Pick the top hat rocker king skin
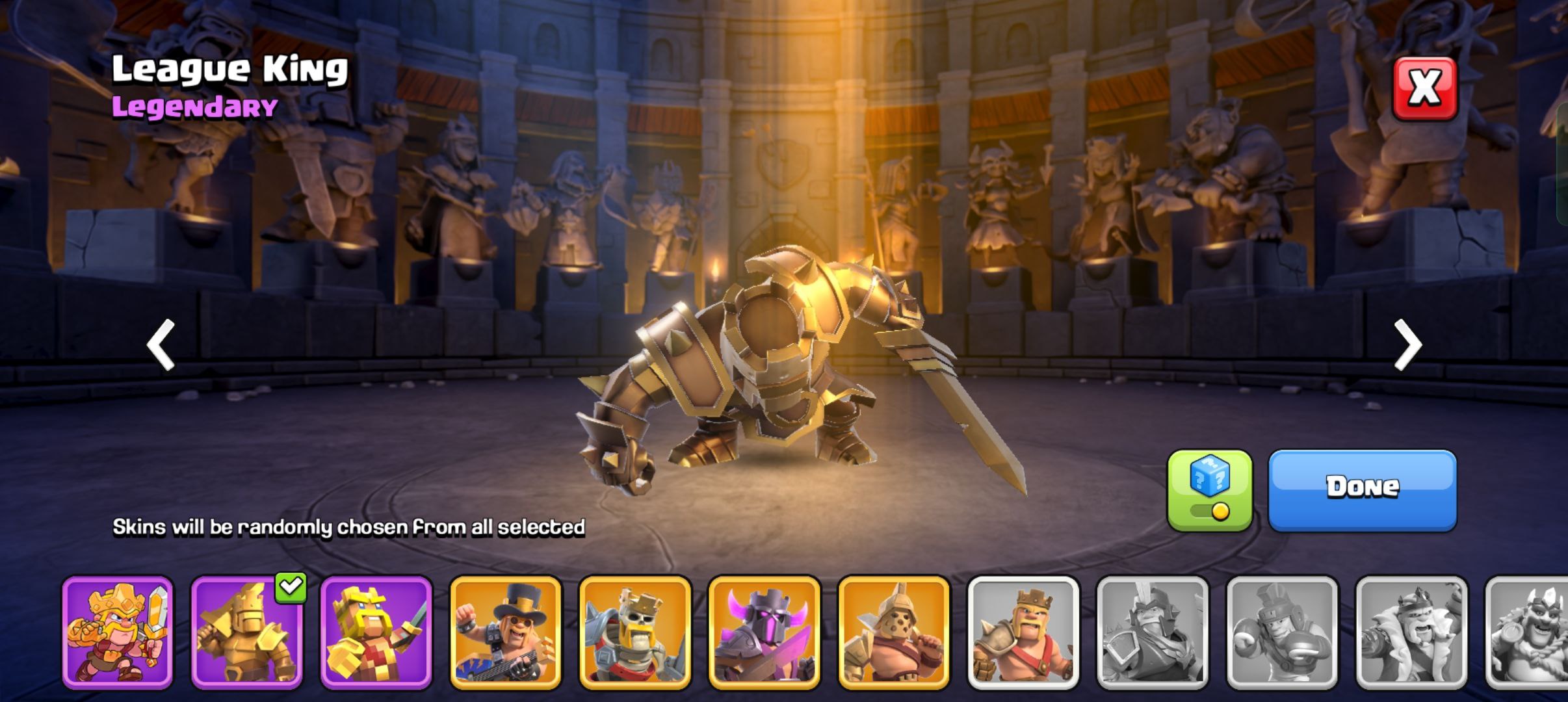Viewport: 1568px width, 702px height. tap(505, 632)
